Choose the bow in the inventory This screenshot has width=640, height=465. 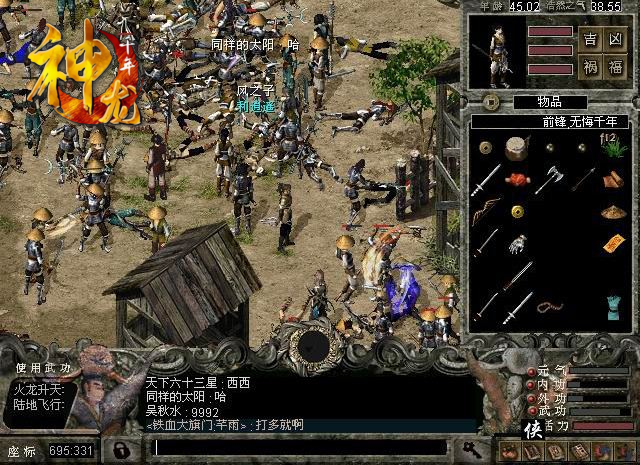pos(486,212)
